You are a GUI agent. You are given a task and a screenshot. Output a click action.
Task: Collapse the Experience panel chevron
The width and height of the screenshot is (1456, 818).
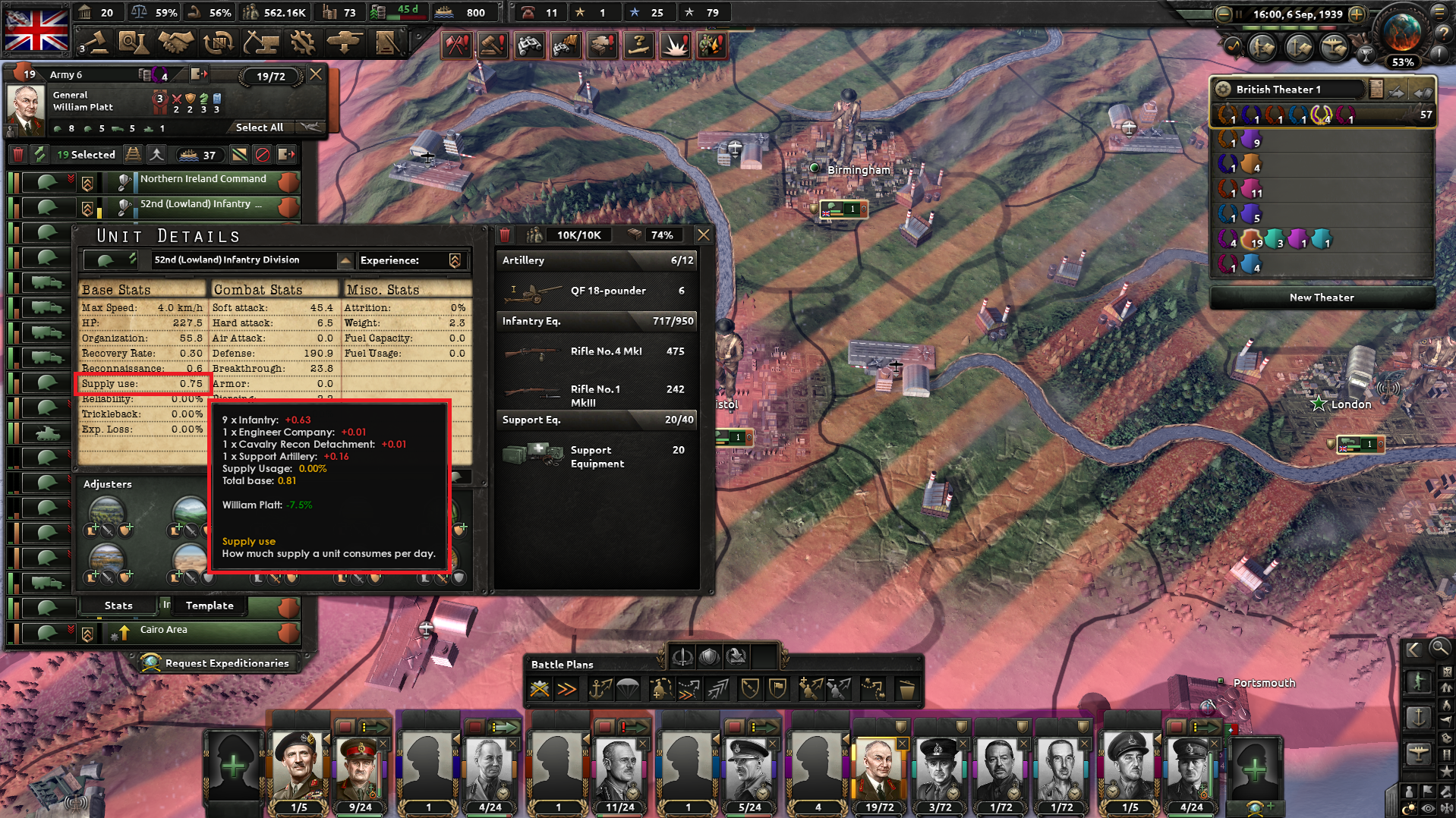(x=454, y=260)
